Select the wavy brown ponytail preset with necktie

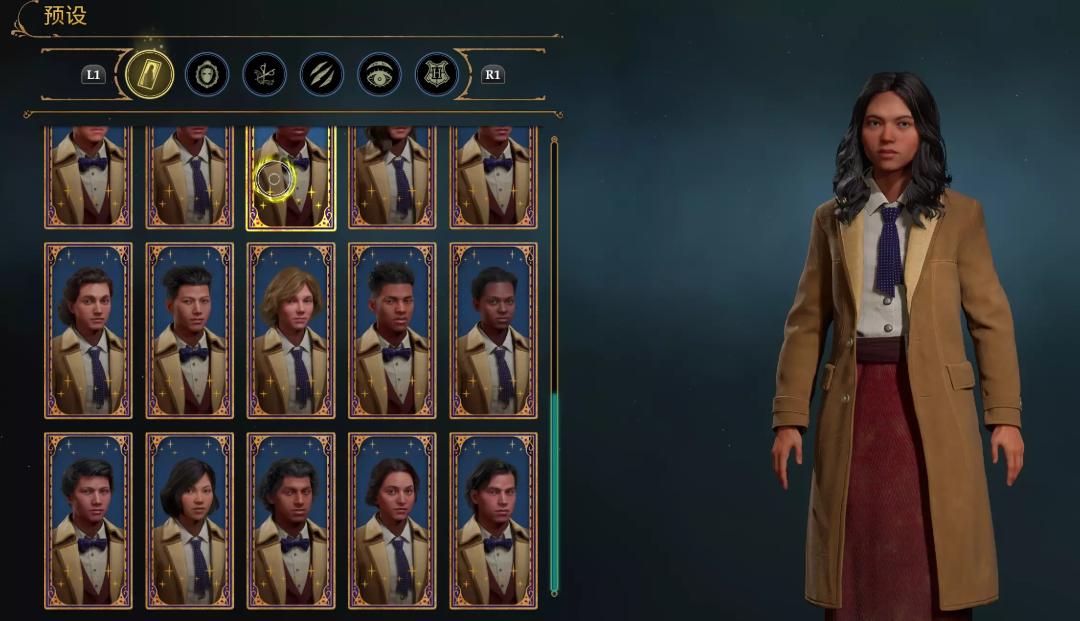[88, 330]
